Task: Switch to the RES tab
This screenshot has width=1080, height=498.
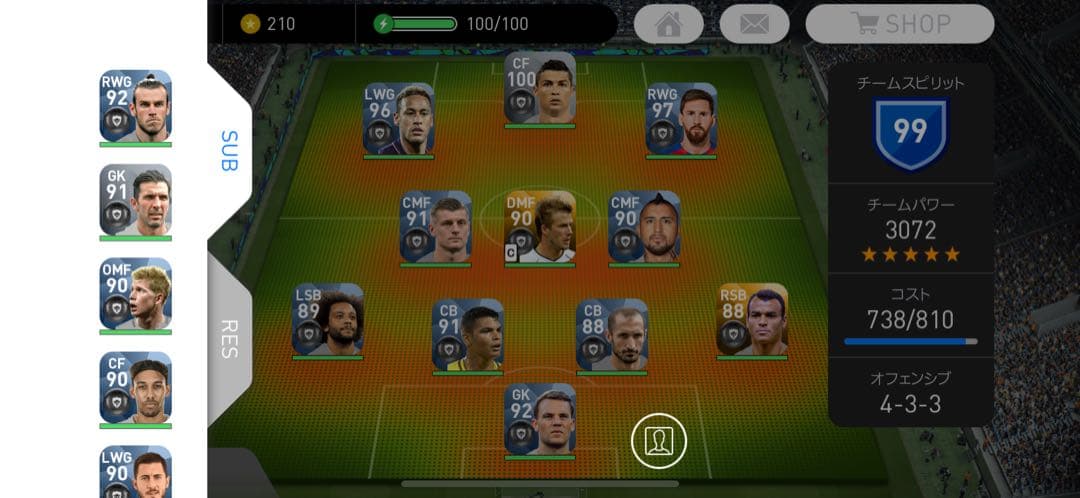Action: (229, 340)
